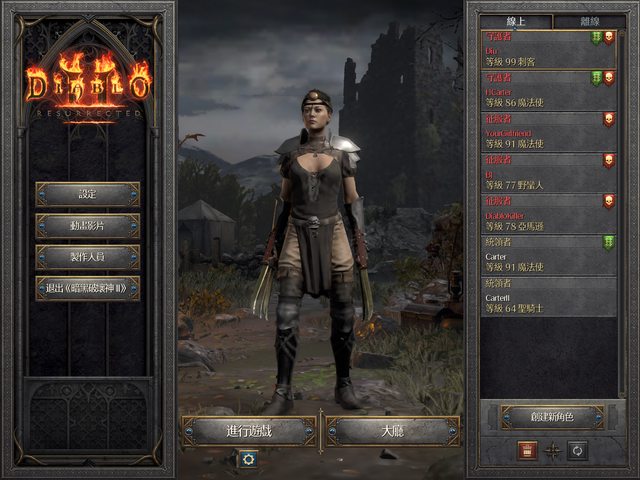Show the 製作人員 (Credits) screen
The width and height of the screenshot is (640, 480).
[x=87, y=257]
